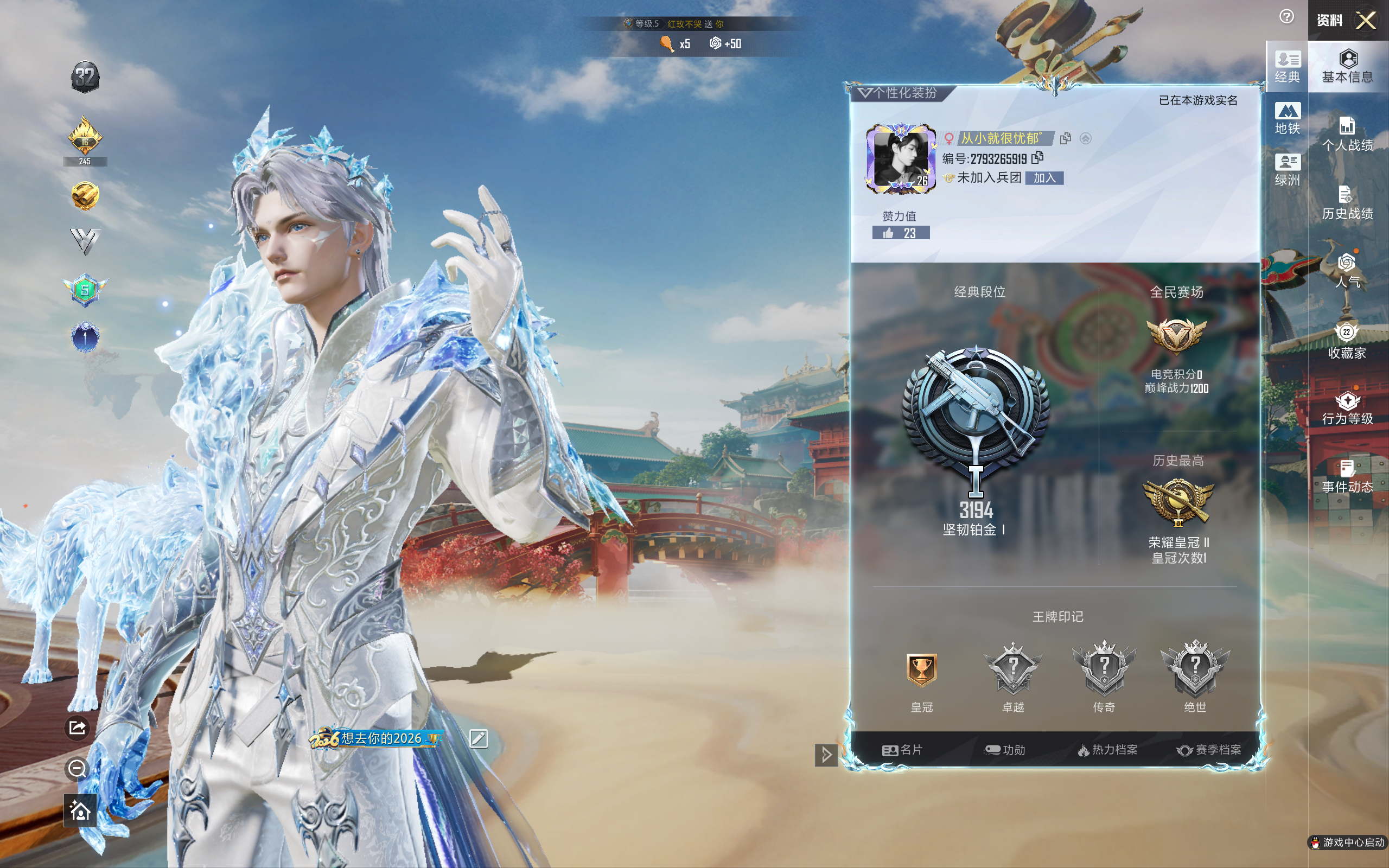Switch to the 绿洲 oasis tab

(x=1287, y=170)
